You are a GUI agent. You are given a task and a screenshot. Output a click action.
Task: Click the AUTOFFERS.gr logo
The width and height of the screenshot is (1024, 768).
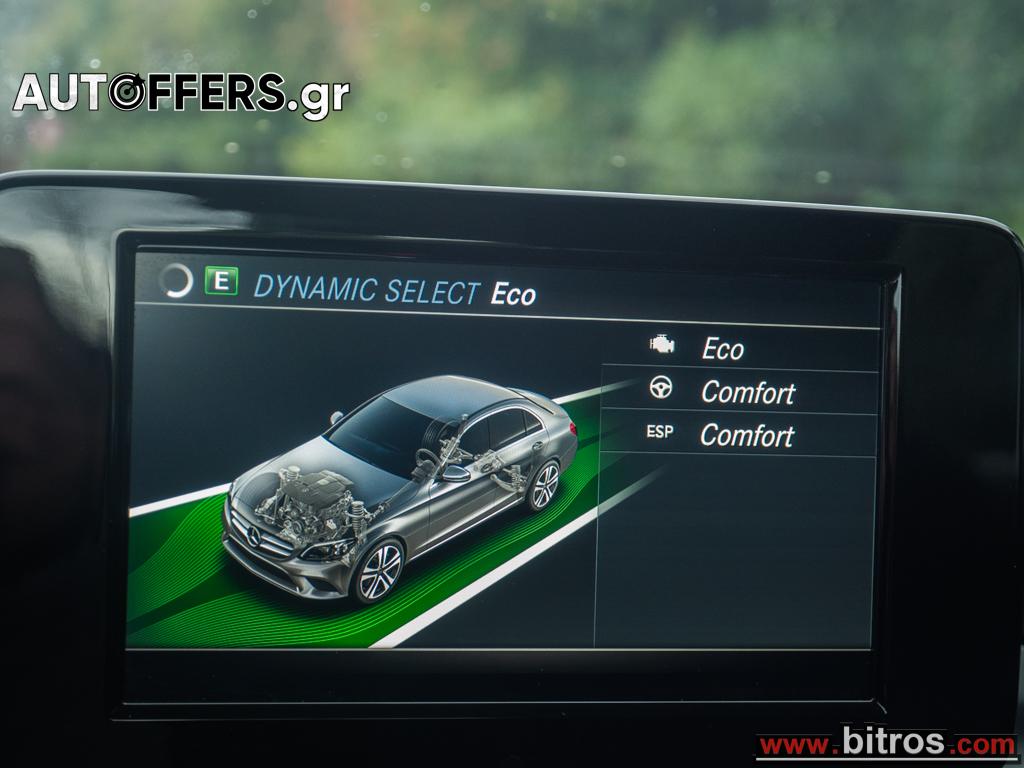[181, 93]
